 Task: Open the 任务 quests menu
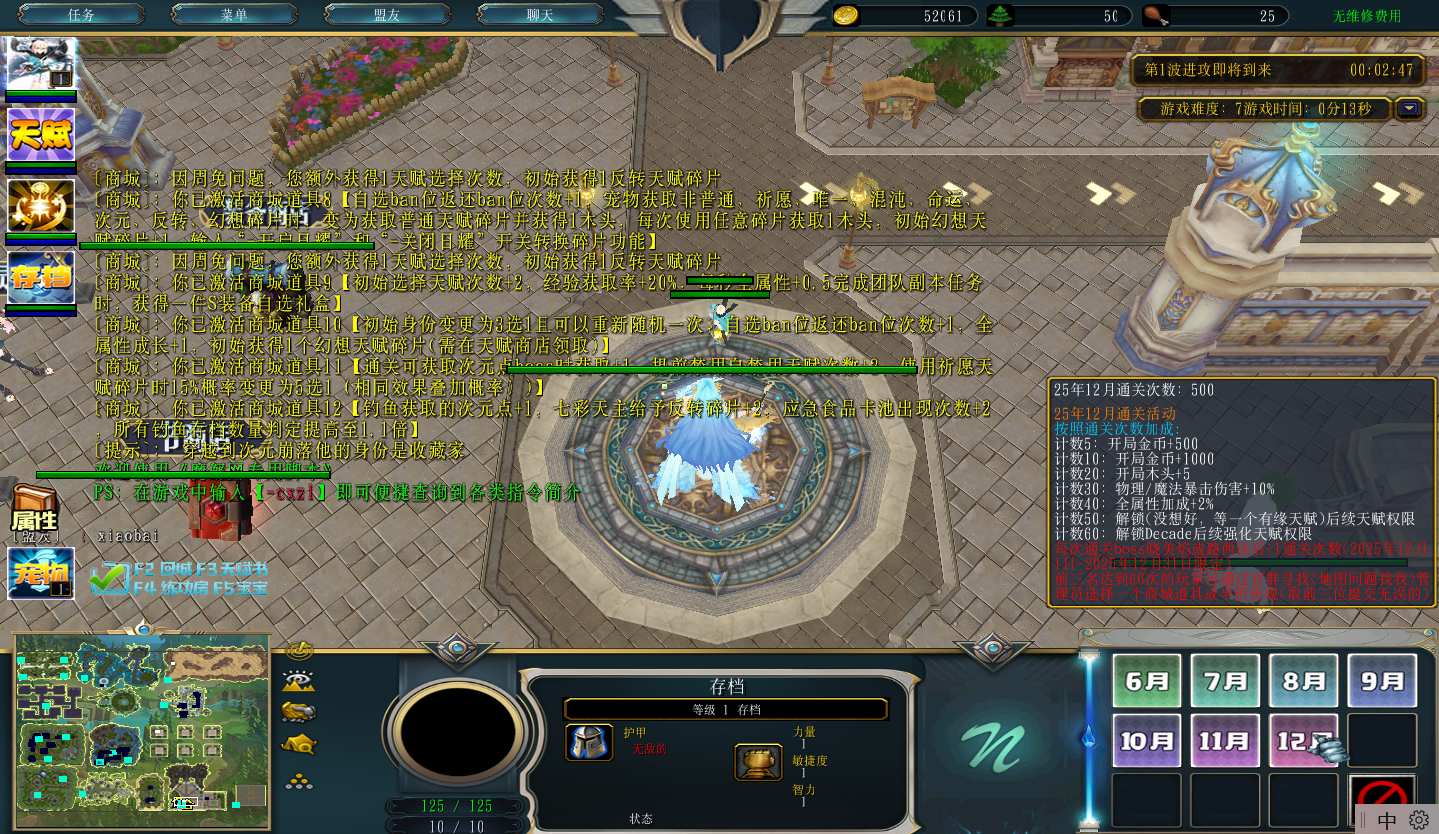coord(81,15)
